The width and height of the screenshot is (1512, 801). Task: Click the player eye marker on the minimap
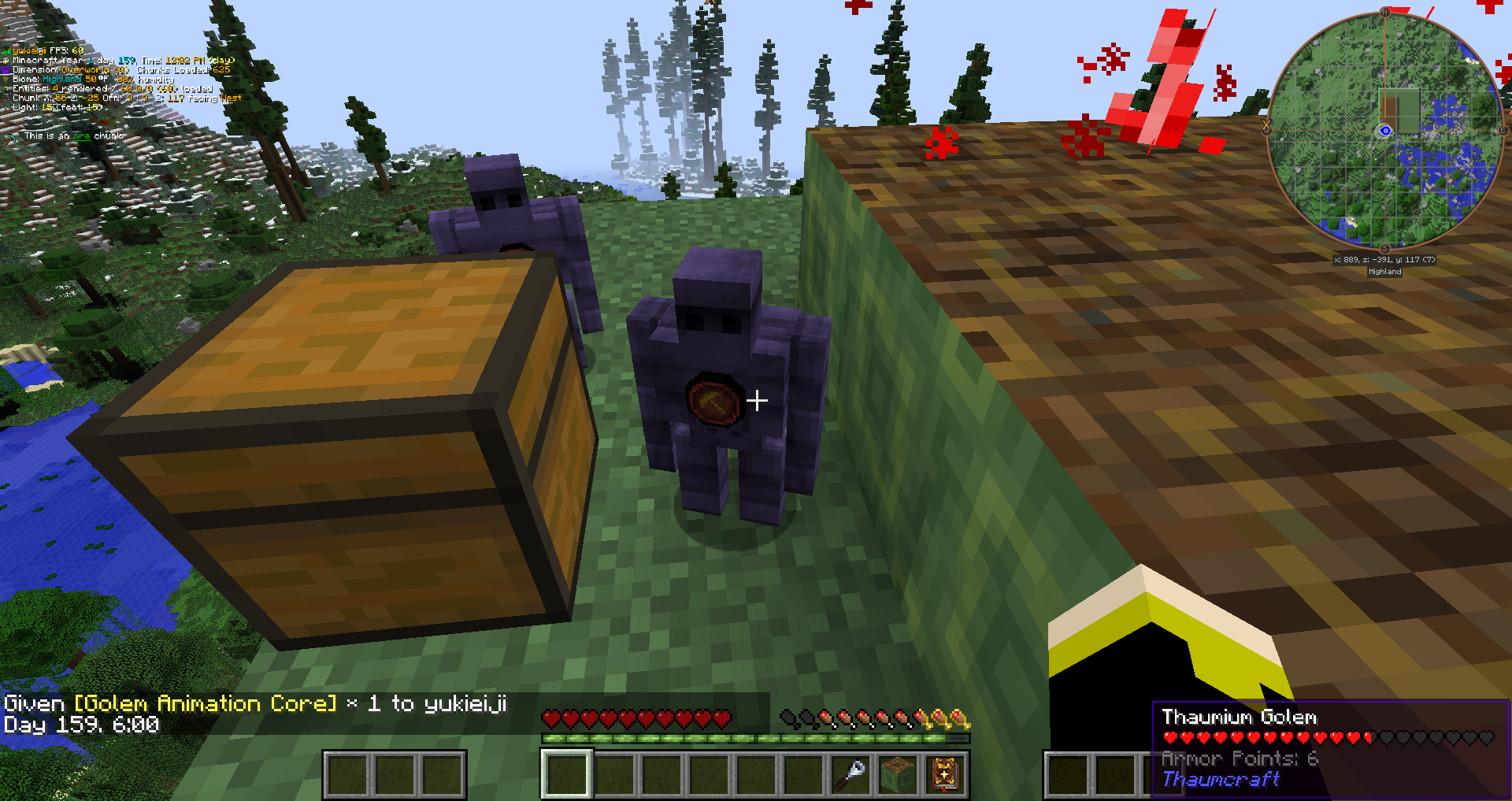point(1385,129)
